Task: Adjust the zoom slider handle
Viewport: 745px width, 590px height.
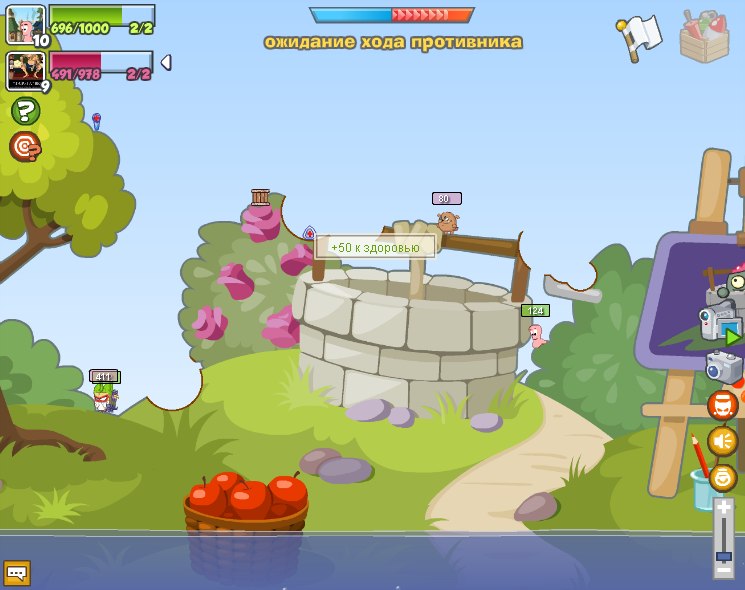Action: [723, 556]
